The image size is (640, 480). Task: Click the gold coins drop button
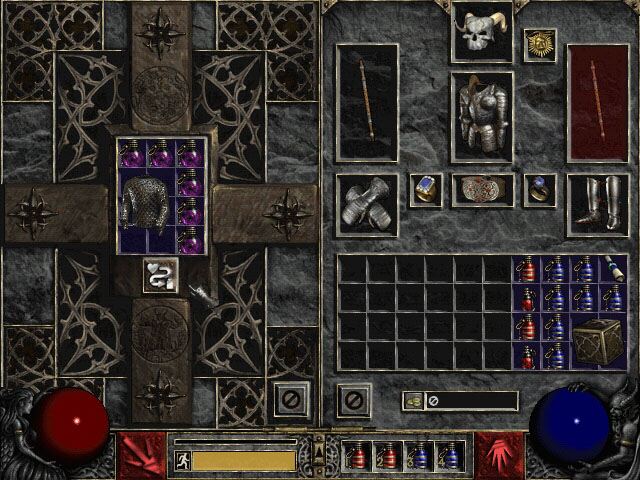pos(412,401)
